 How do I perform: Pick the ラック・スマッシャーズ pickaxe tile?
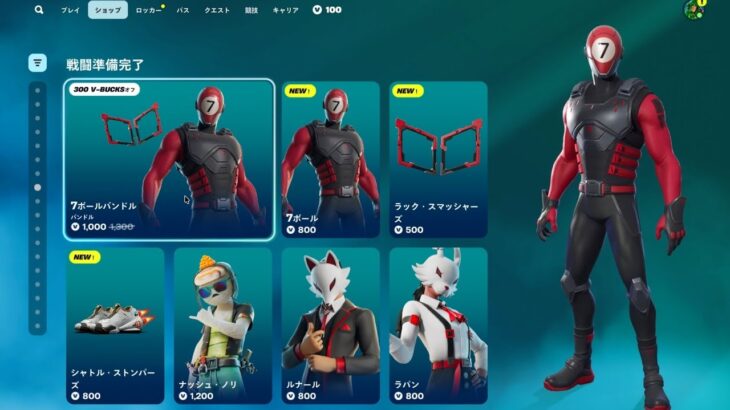click(438, 159)
